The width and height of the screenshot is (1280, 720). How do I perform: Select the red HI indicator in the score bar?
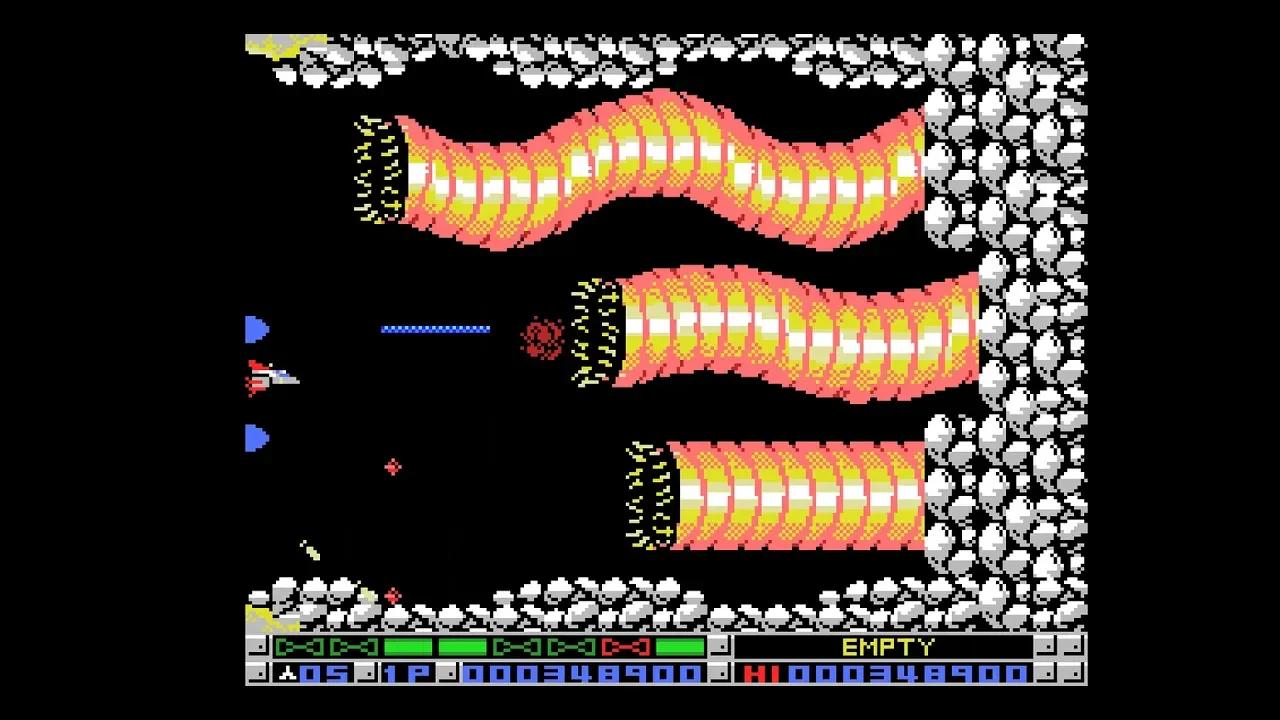click(764, 673)
